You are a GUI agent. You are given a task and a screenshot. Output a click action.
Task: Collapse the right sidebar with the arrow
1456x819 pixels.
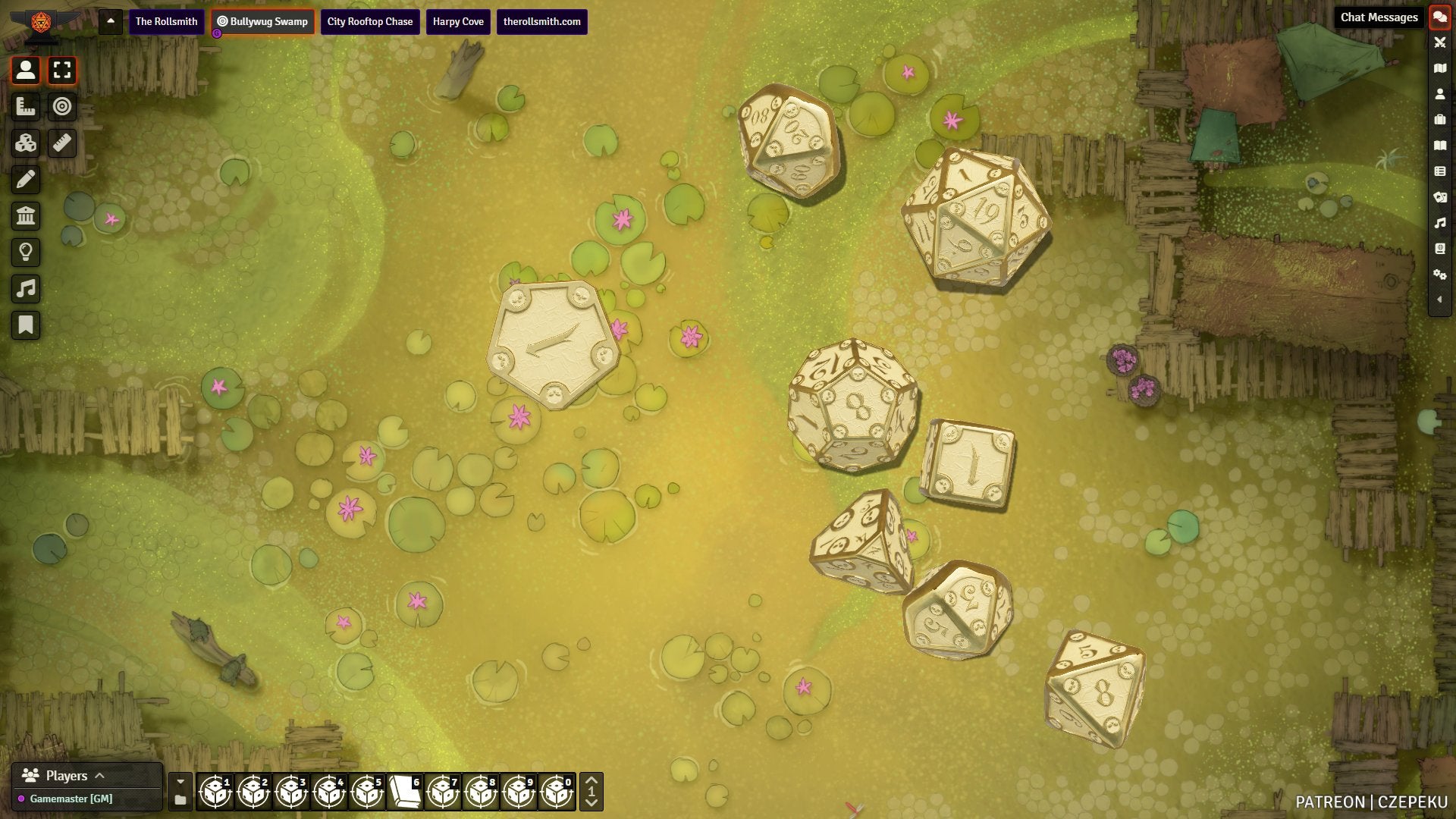tap(1439, 300)
